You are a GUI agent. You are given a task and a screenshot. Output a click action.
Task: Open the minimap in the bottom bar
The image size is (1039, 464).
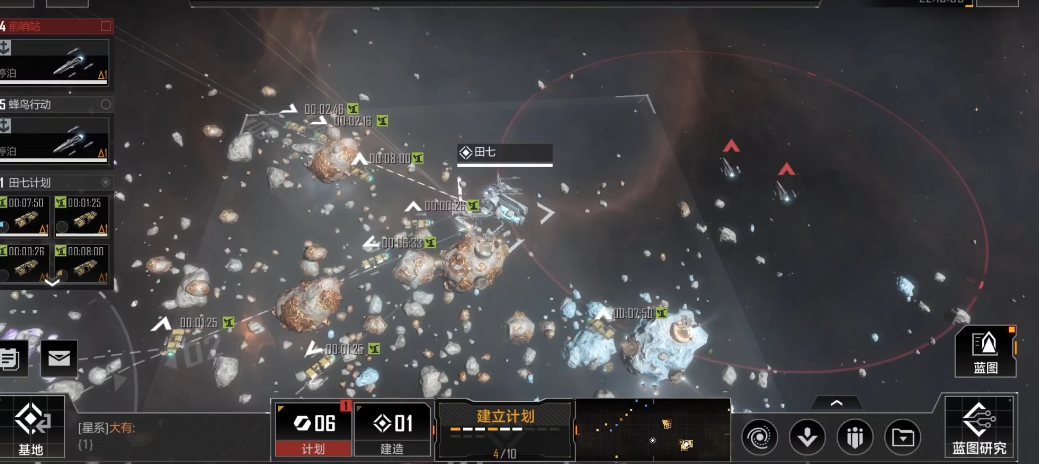pyautogui.click(x=652, y=430)
